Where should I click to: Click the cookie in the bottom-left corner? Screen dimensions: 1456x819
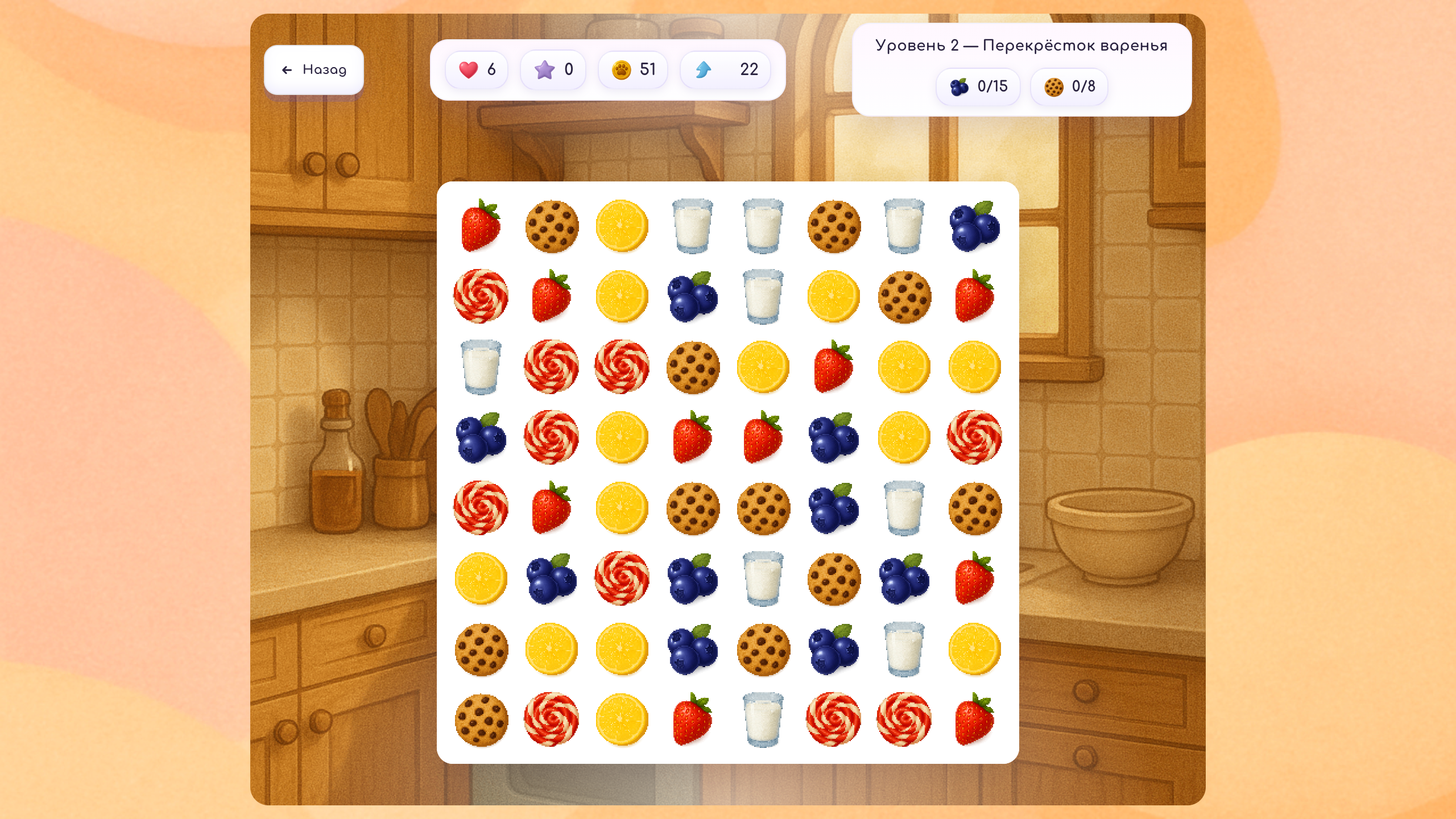click(x=479, y=721)
